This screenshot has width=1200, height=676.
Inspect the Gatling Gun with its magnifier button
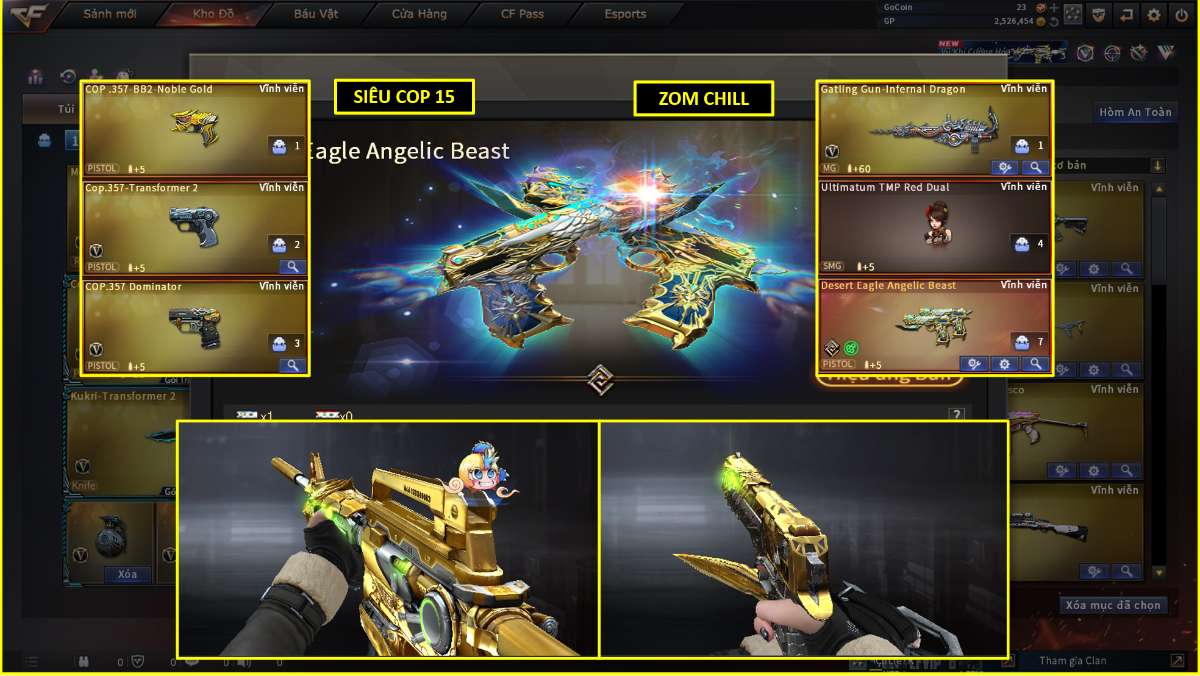[x=1035, y=168]
